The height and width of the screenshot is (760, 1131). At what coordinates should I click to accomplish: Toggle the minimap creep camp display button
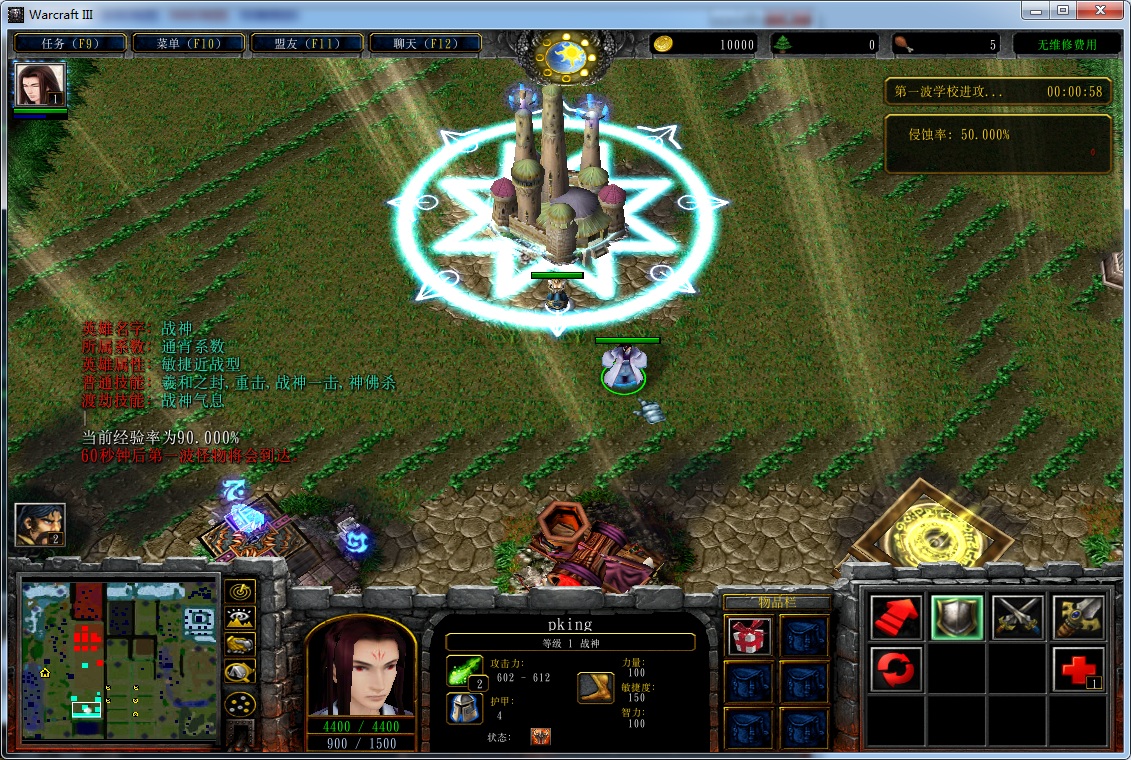coord(240,672)
